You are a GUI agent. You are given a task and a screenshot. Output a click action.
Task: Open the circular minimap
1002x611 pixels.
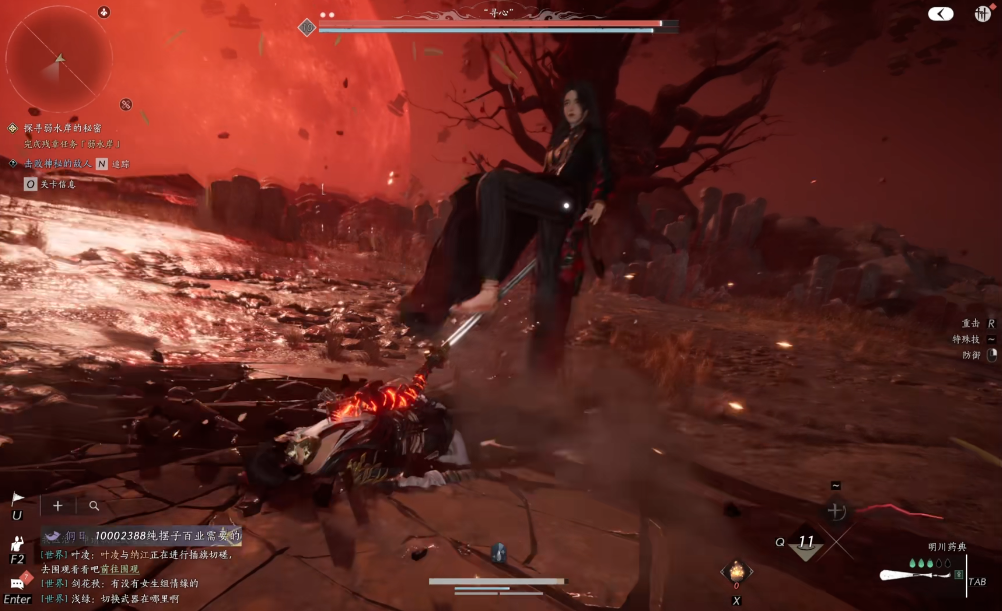59,59
